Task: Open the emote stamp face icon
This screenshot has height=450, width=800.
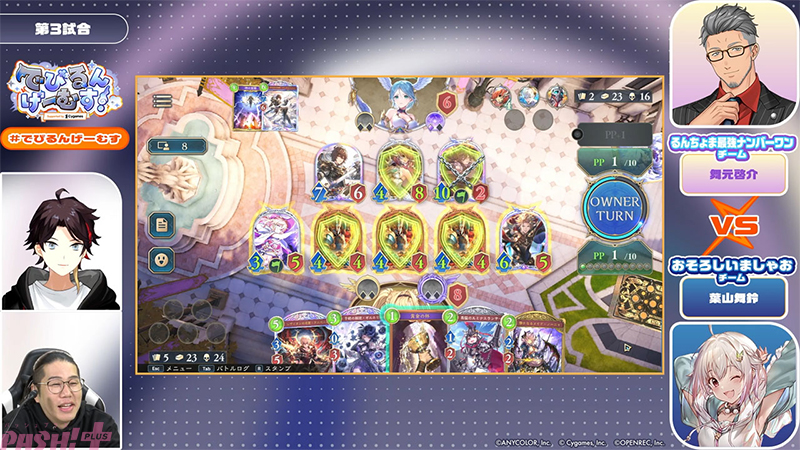Action: 161,258
